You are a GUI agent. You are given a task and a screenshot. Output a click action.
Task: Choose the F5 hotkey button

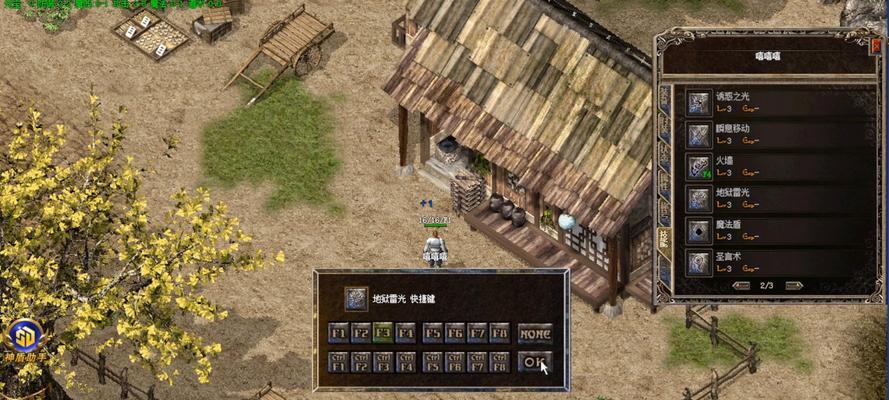(x=432, y=333)
